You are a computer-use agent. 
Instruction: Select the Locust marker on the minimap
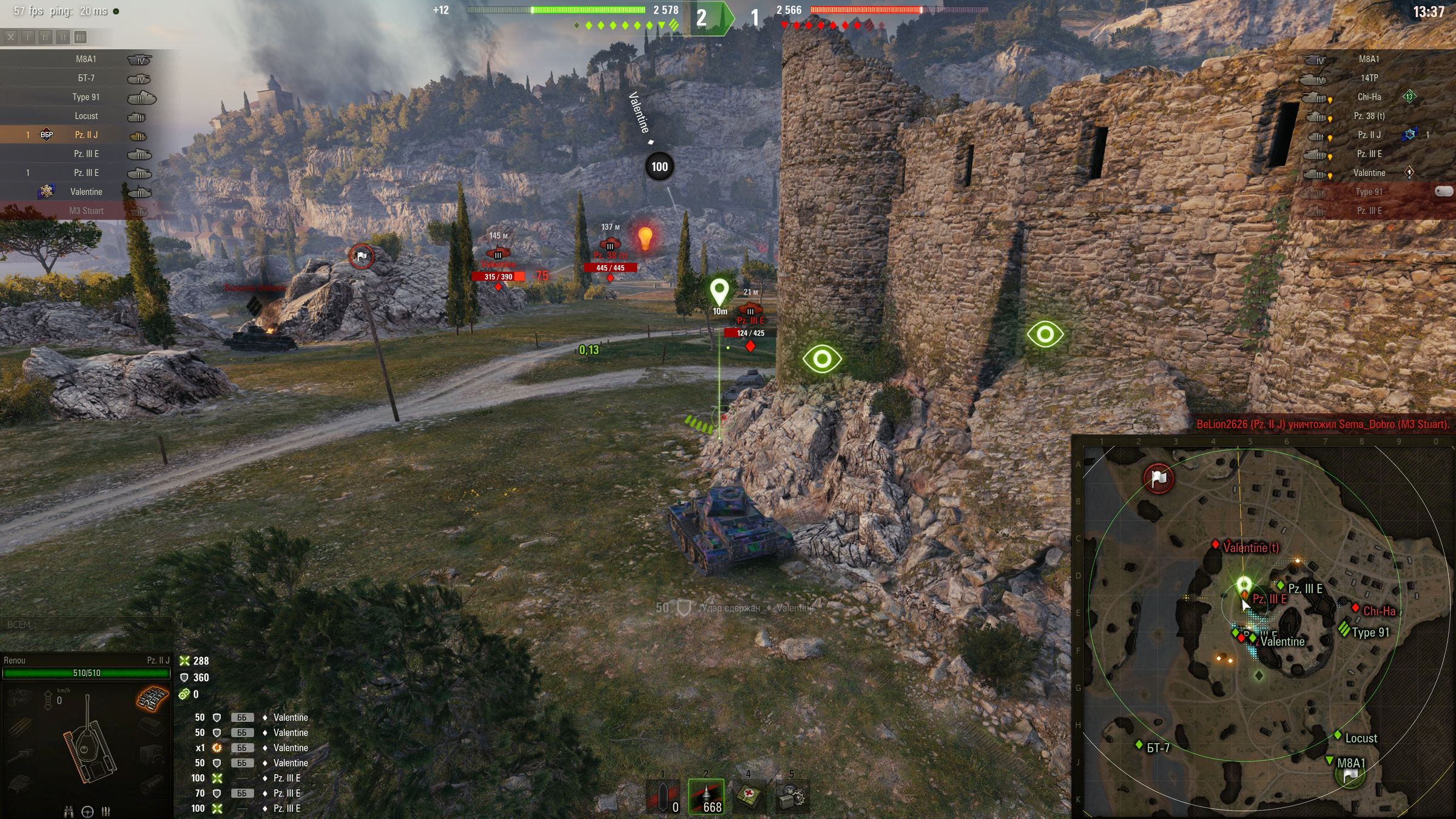tap(1338, 736)
